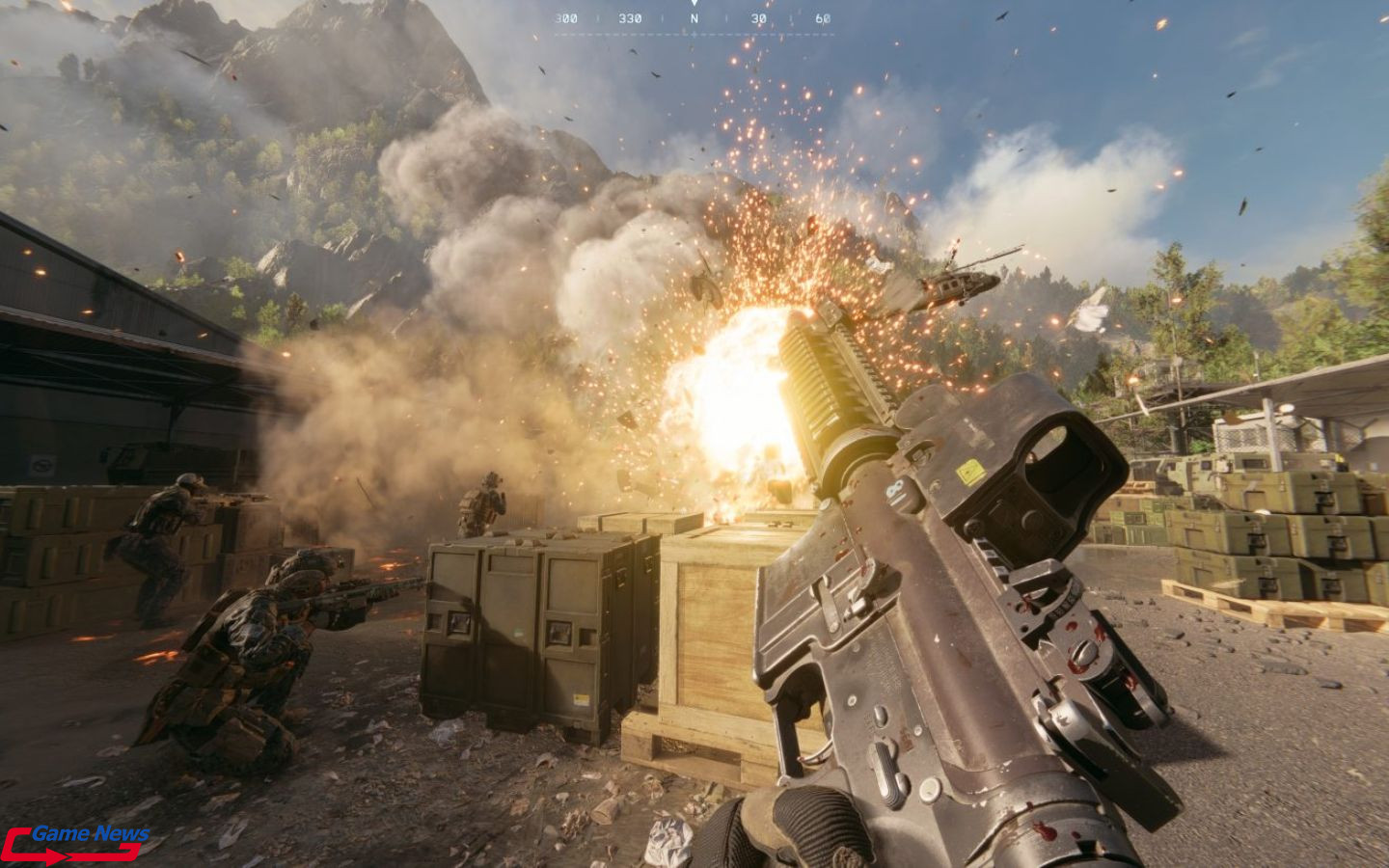Expand the dashed range bar under the compass

pyautogui.click(x=694, y=34)
